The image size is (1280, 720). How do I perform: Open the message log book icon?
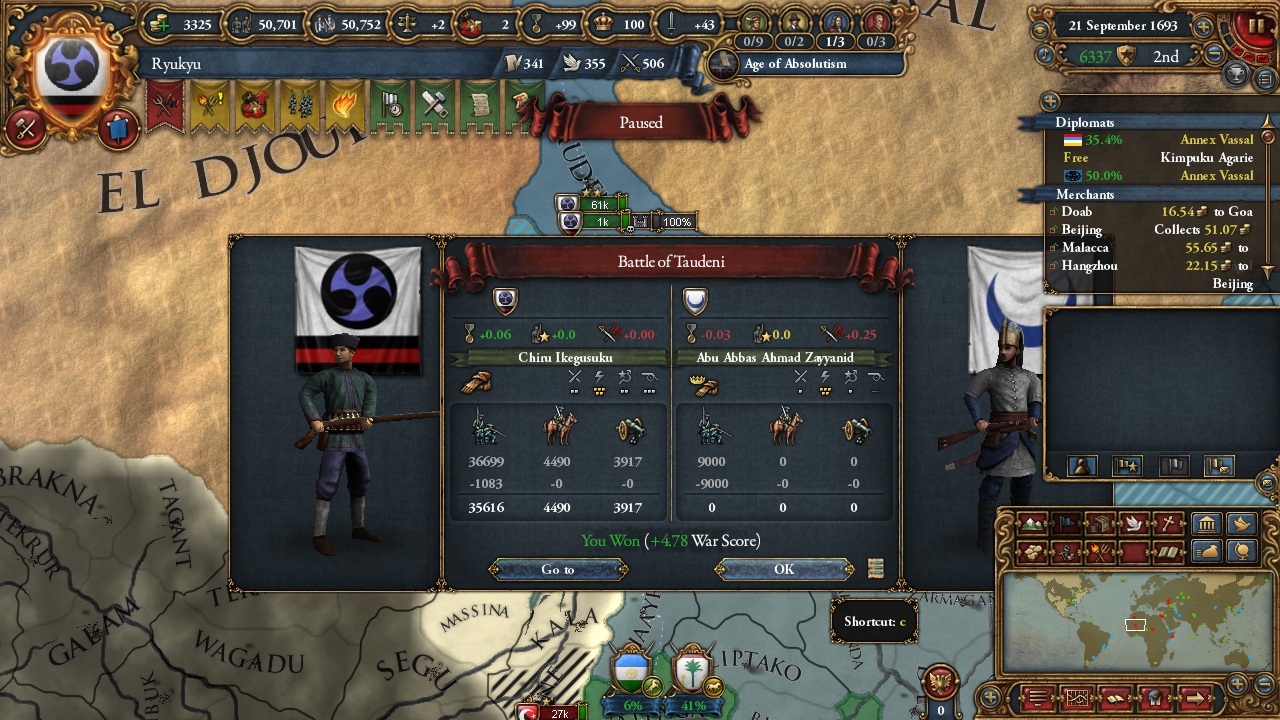1114,699
